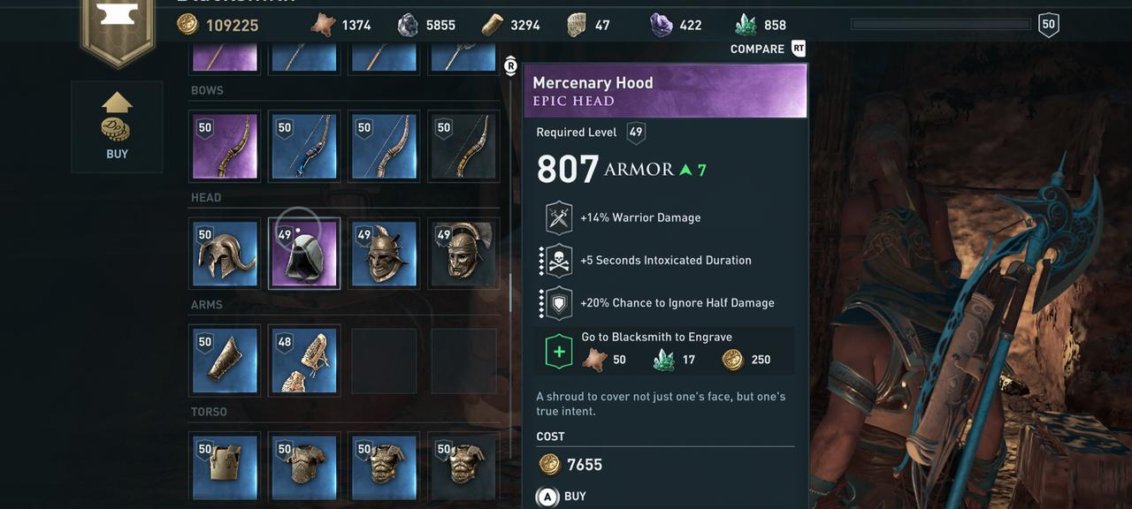Choose the bow with the blue grip
This screenshot has height=509, width=1132.
305,146
